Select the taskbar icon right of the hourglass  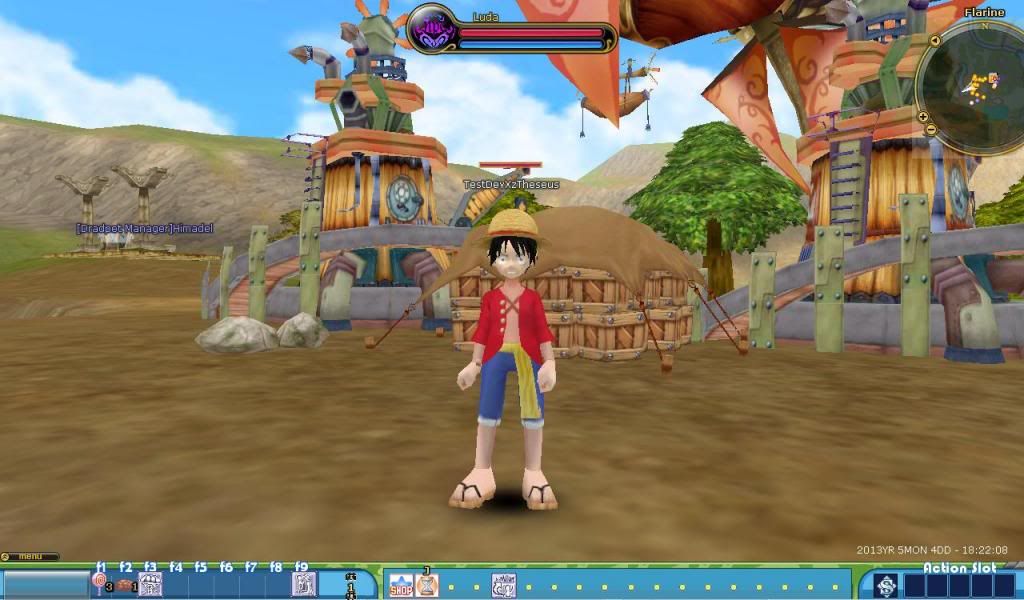[504, 585]
